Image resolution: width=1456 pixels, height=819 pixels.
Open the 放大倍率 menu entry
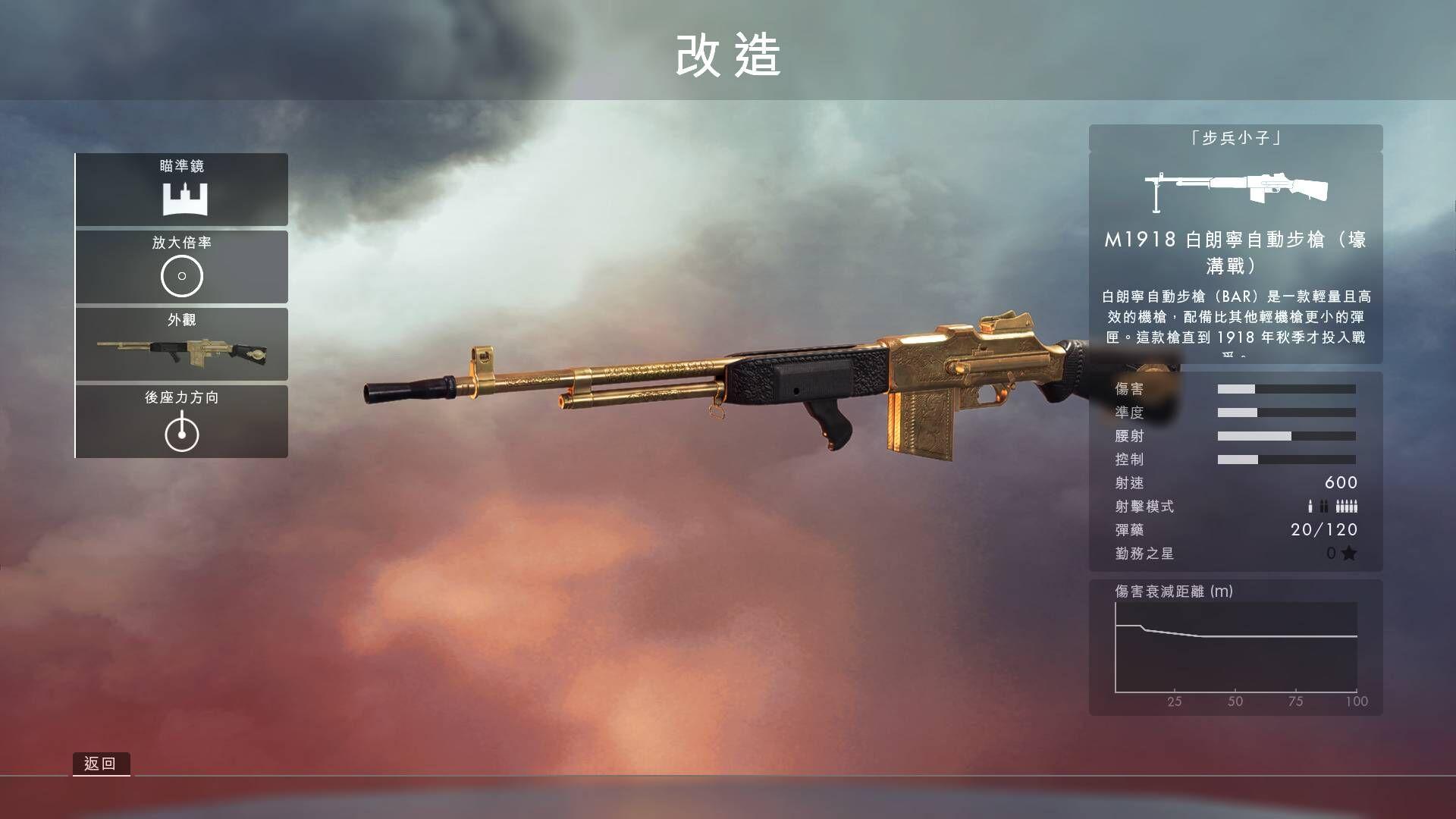[182, 267]
